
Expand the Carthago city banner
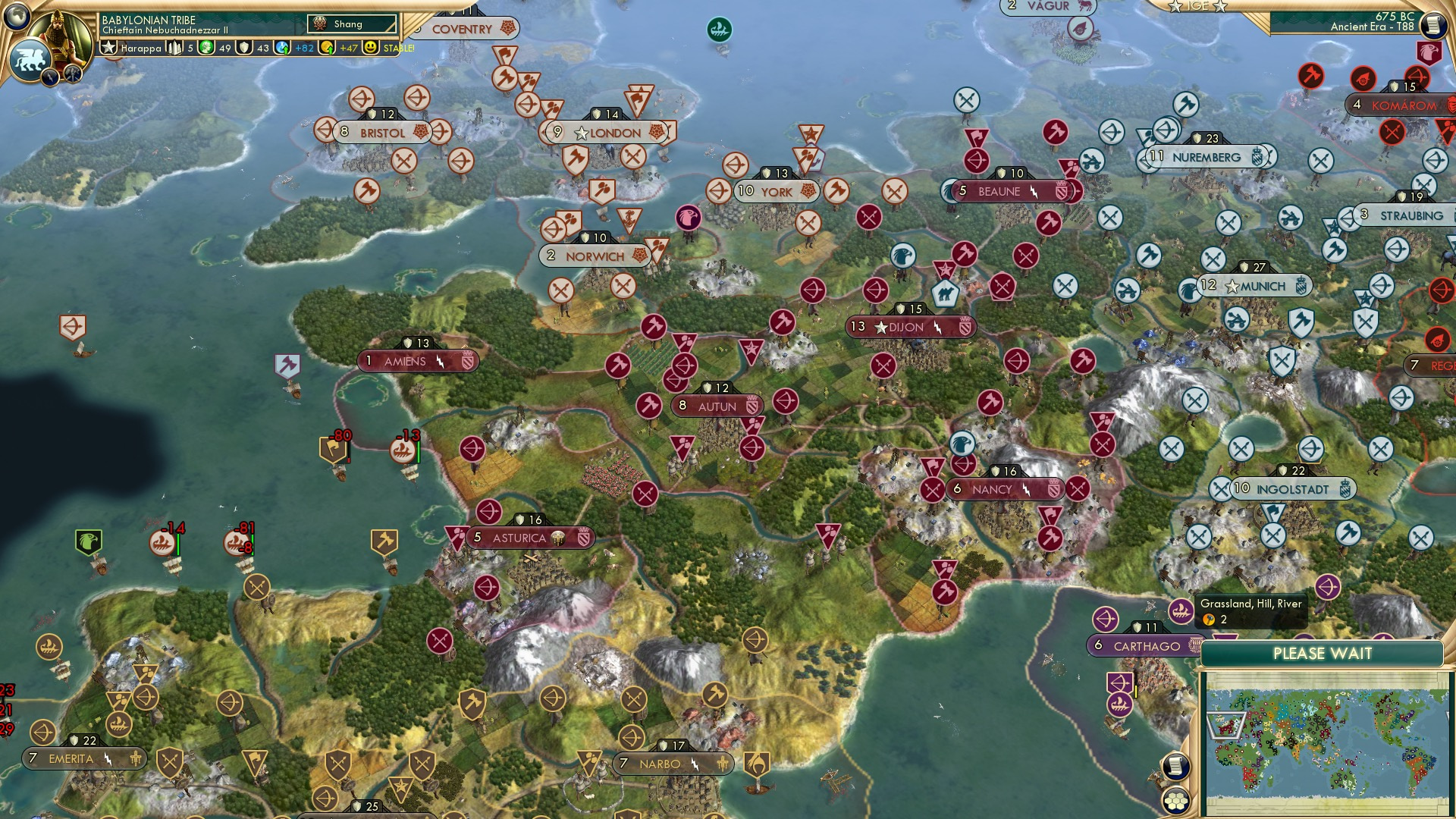[1141, 645]
